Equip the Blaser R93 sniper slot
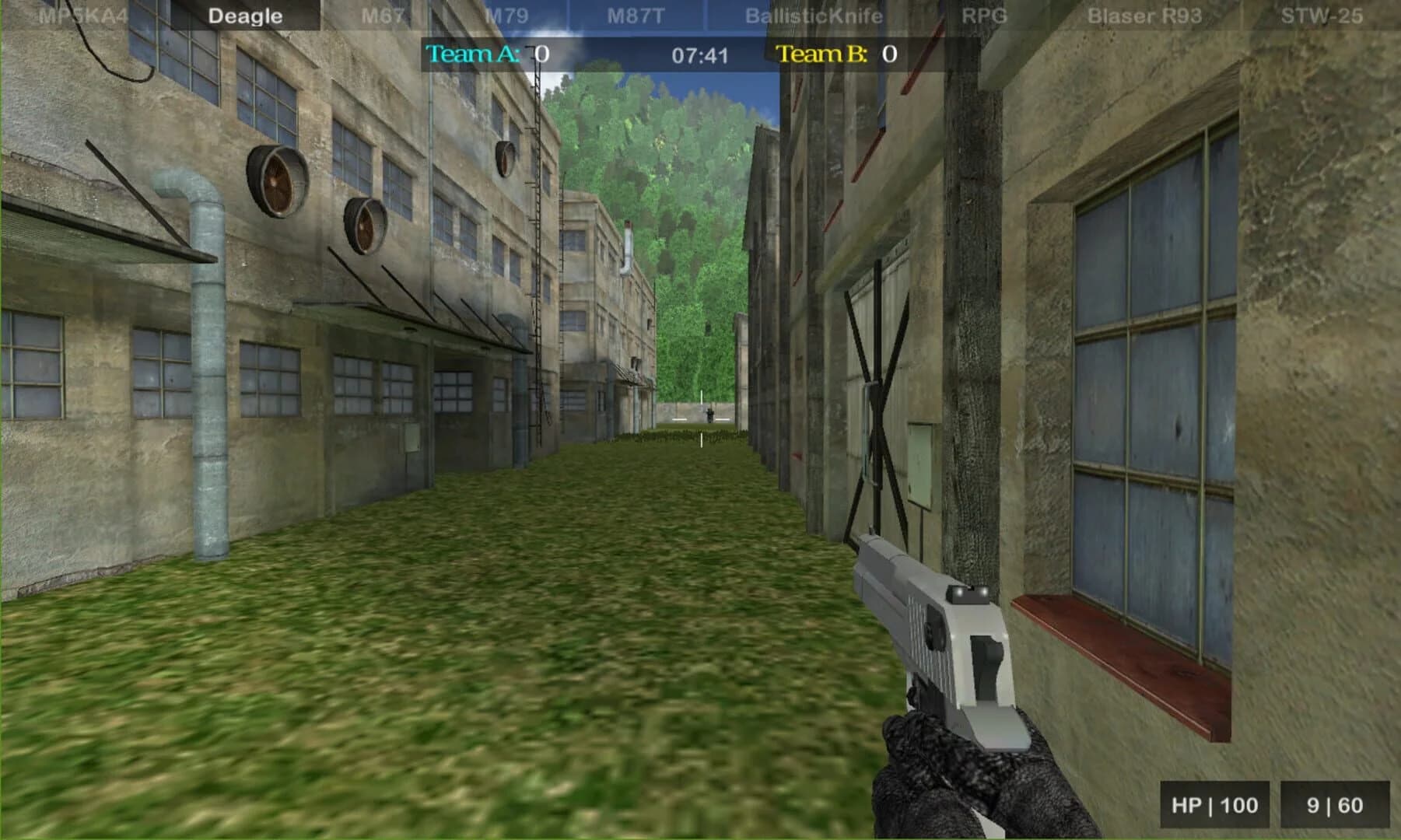The image size is (1401, 840). pyautogui.click(x=1144, y=14)
